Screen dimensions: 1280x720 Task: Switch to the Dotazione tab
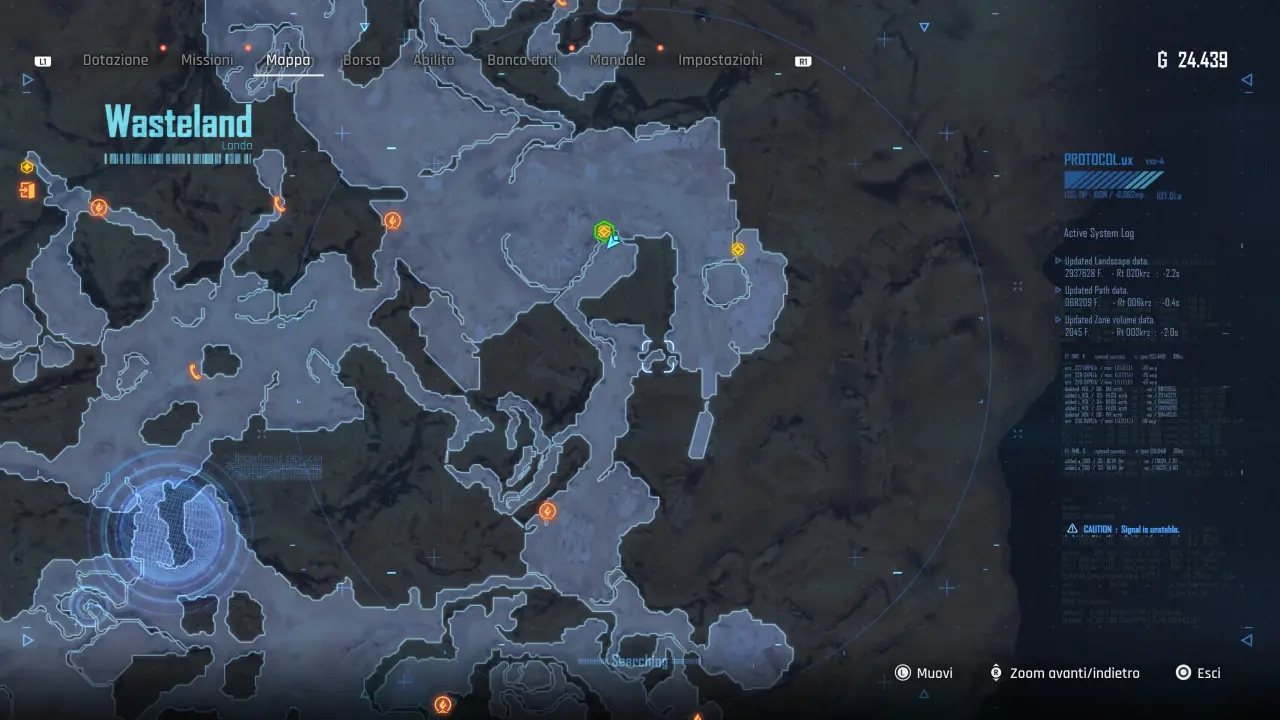point(115,60)
